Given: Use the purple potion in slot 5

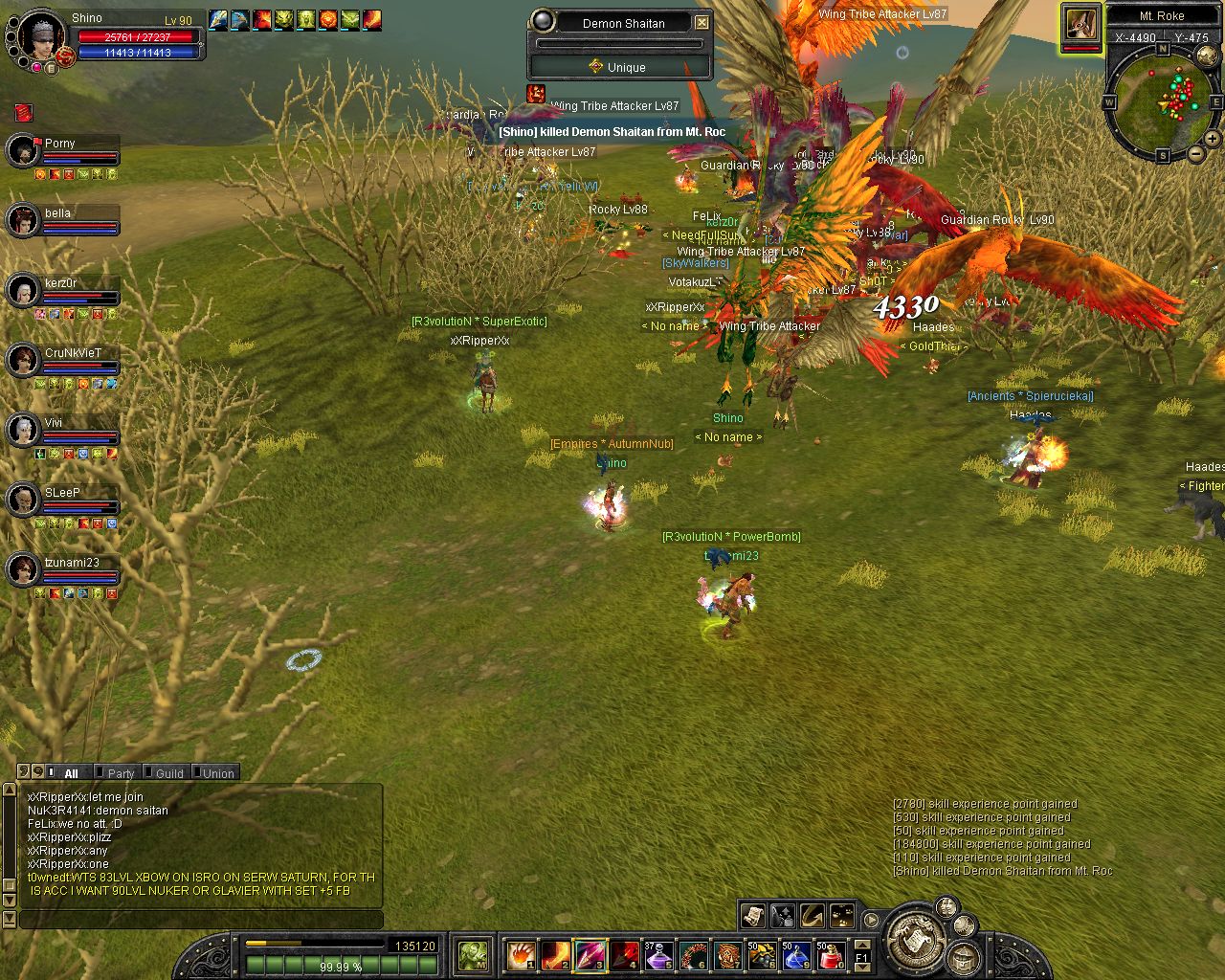Looking at the screenshot, I should pos(658,954).
